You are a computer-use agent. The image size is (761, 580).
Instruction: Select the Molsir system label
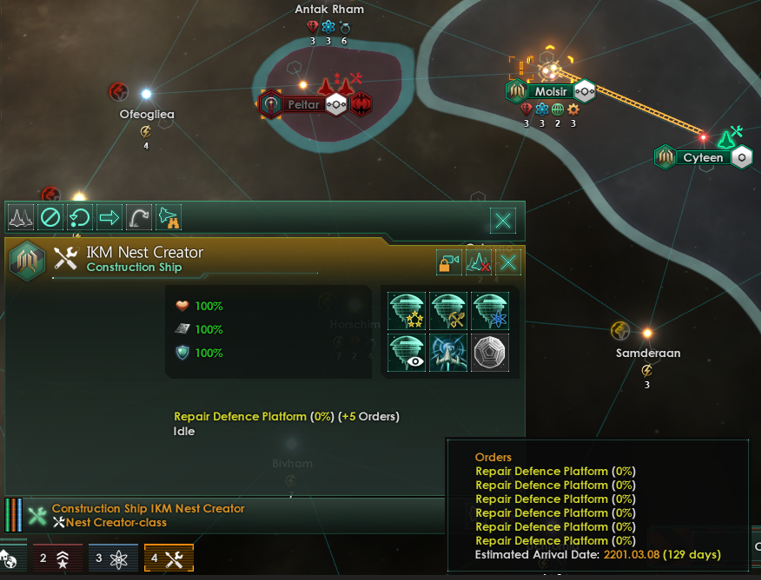(x=551, y=91)
